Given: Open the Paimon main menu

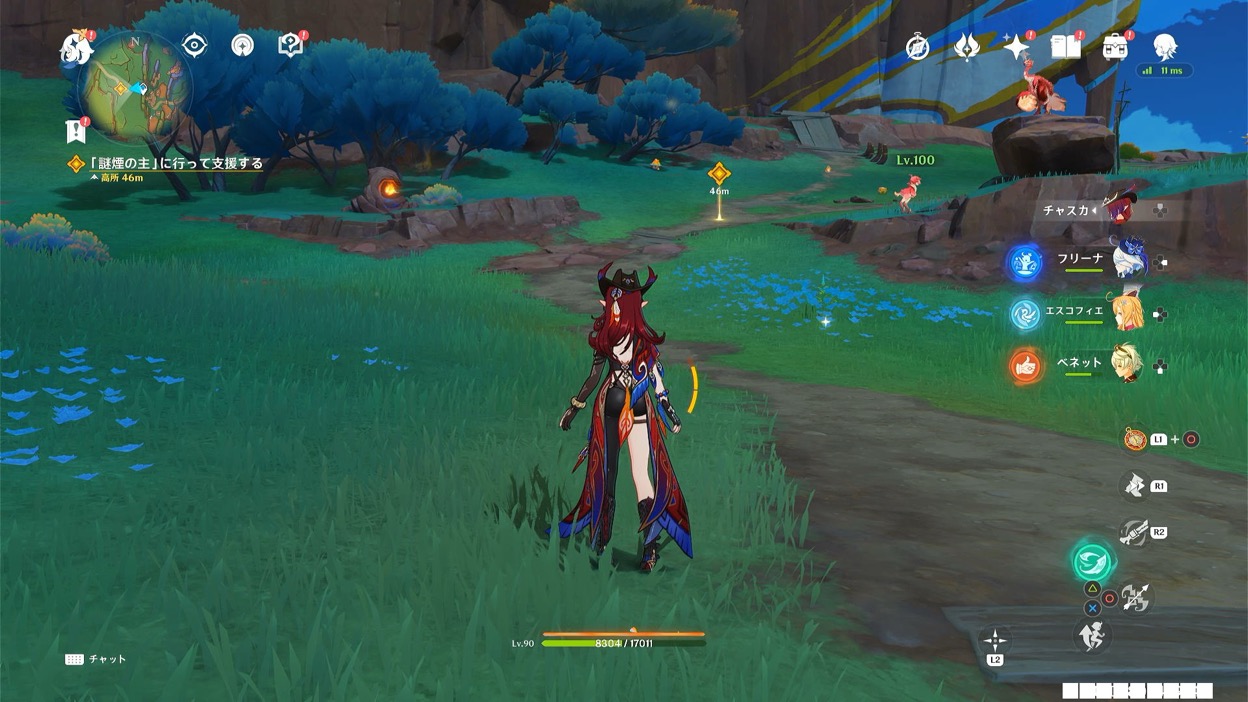Looking at the screenshot, I should (77, 47).
